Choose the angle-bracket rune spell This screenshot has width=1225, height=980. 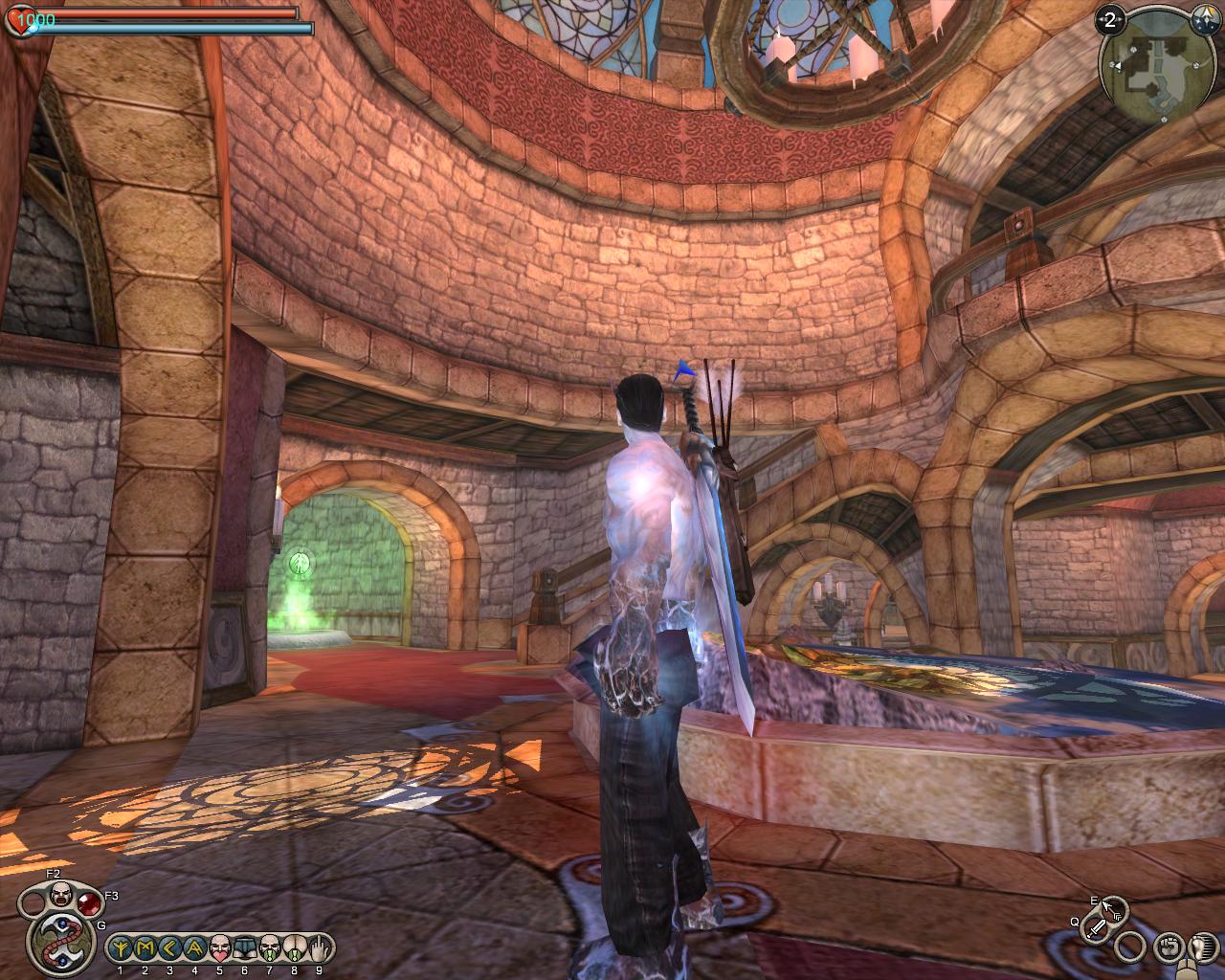click(x=170, y=948)
